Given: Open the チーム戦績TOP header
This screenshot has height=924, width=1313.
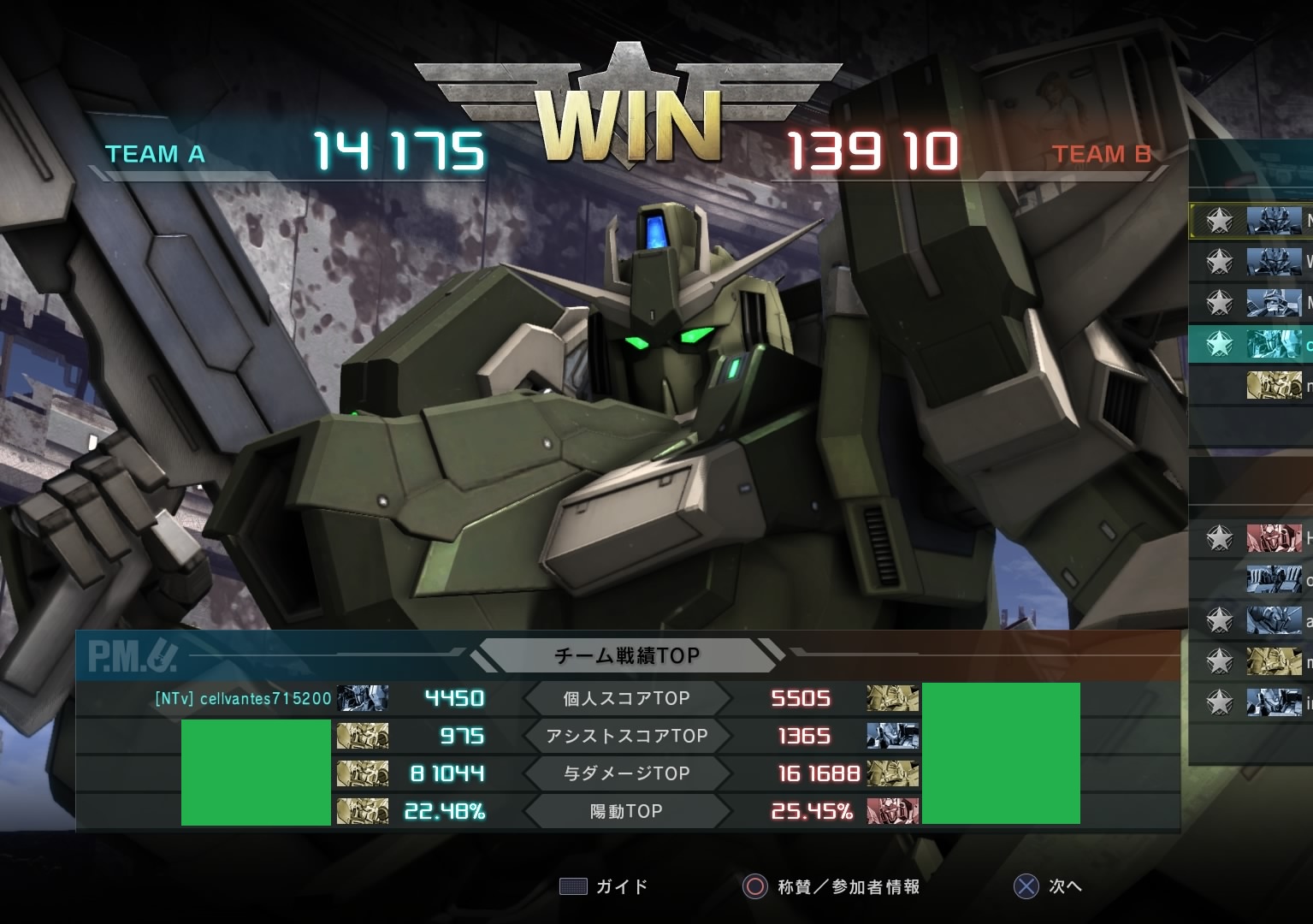Looking at the screenshot, I should coord(627,655).
